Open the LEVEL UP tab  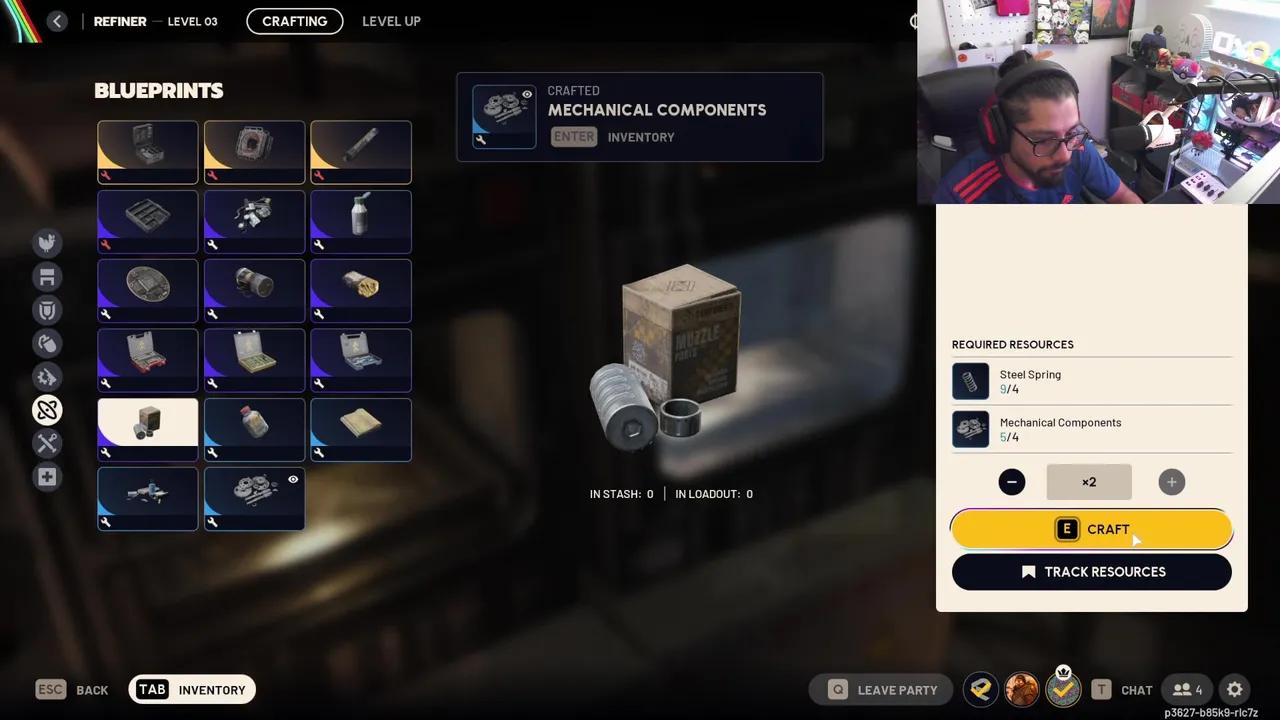click(x=391, y=21)
